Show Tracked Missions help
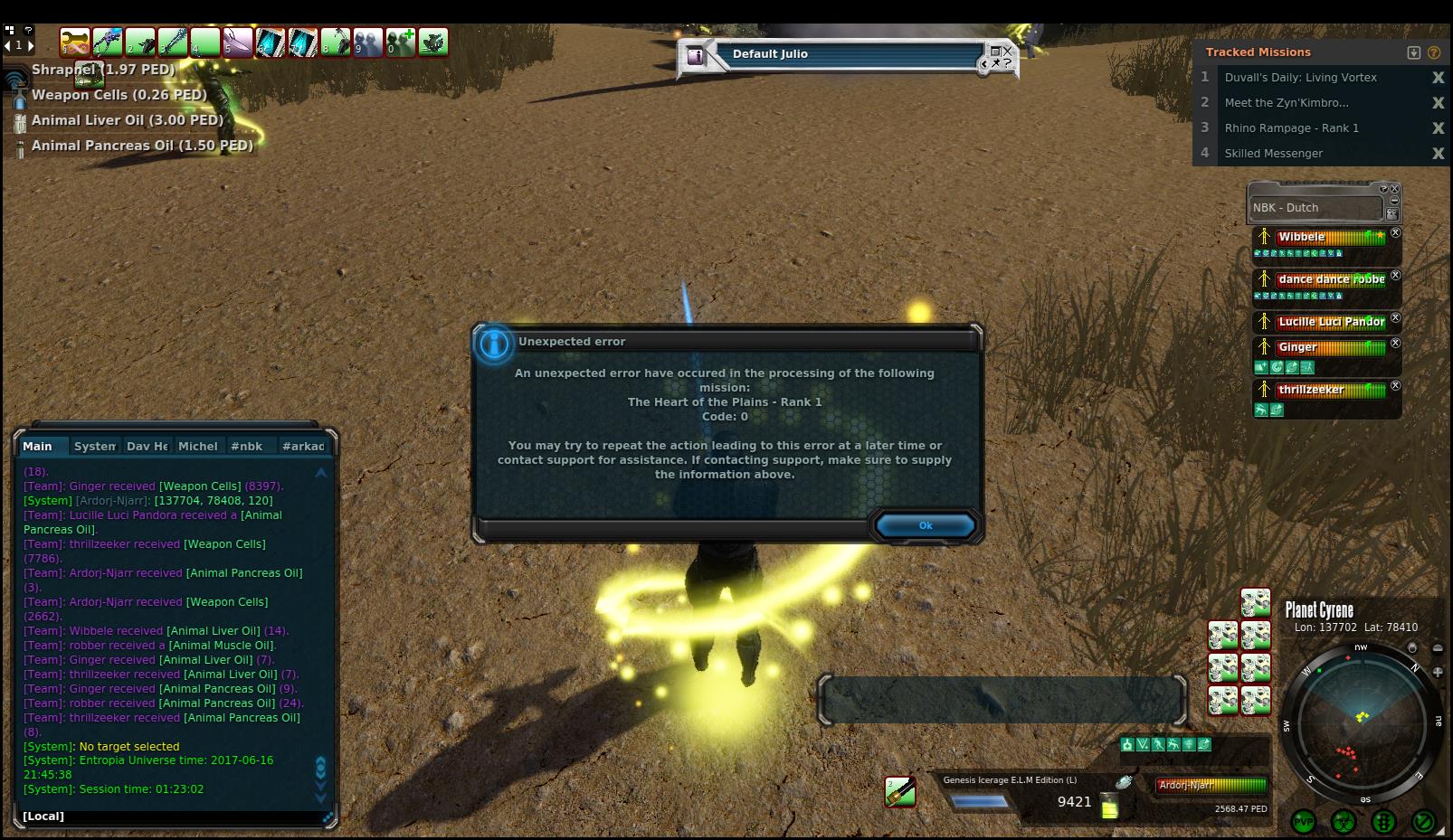Viewport: 1453px width, 840px height. pos(1434,52)
